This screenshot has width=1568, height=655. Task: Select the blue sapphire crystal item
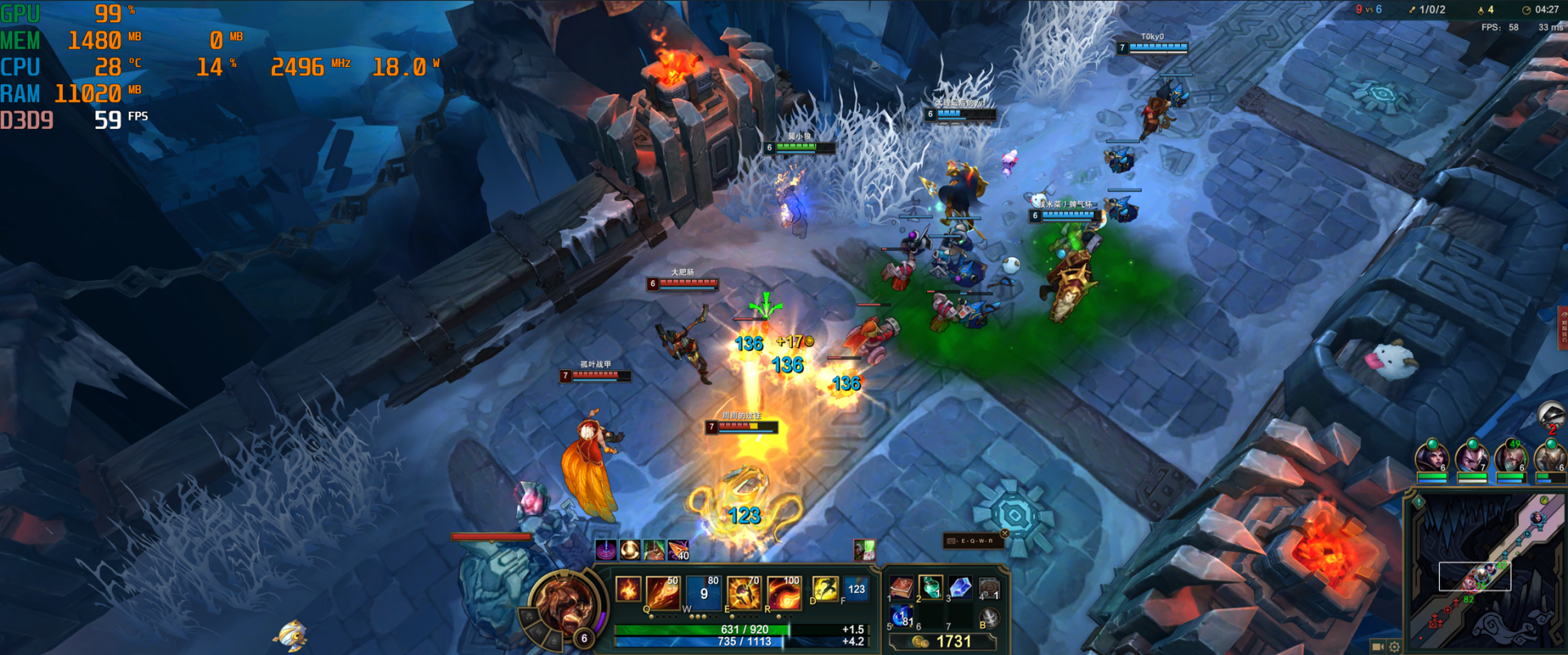click(x=960, y=586)
